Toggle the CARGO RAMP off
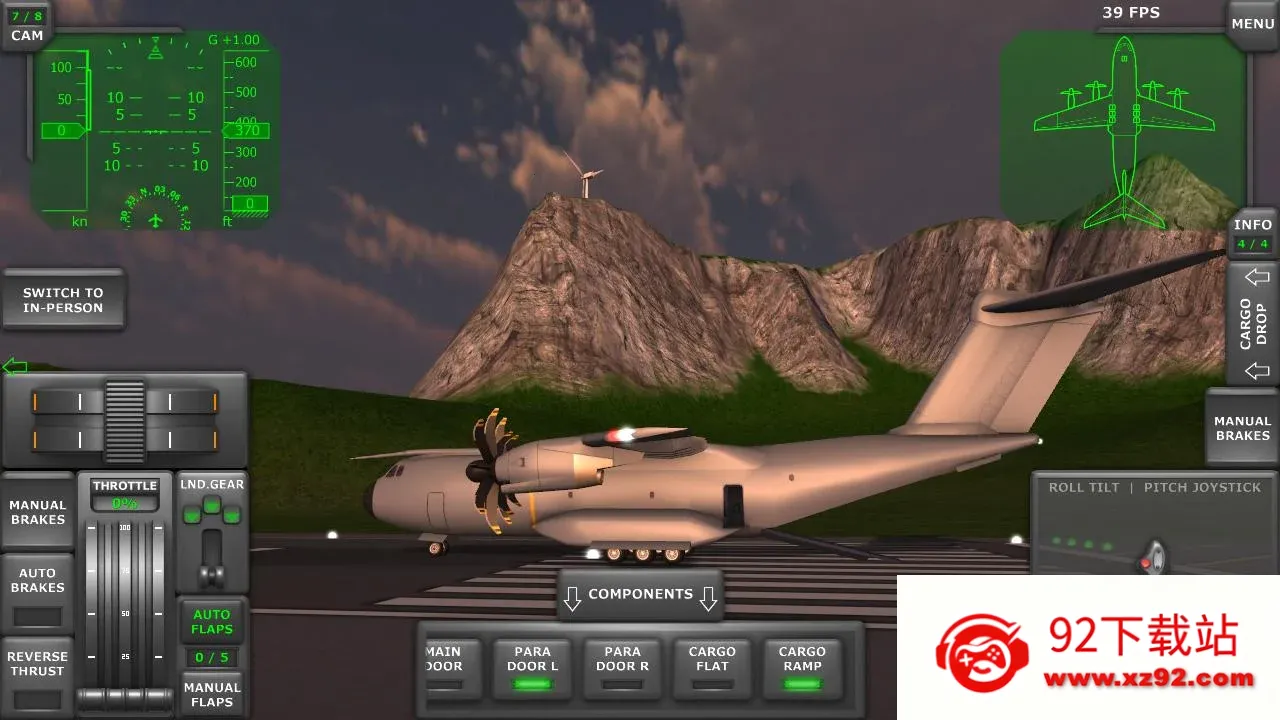Screen dimensions: 1280x720 (x=802, y=665)
